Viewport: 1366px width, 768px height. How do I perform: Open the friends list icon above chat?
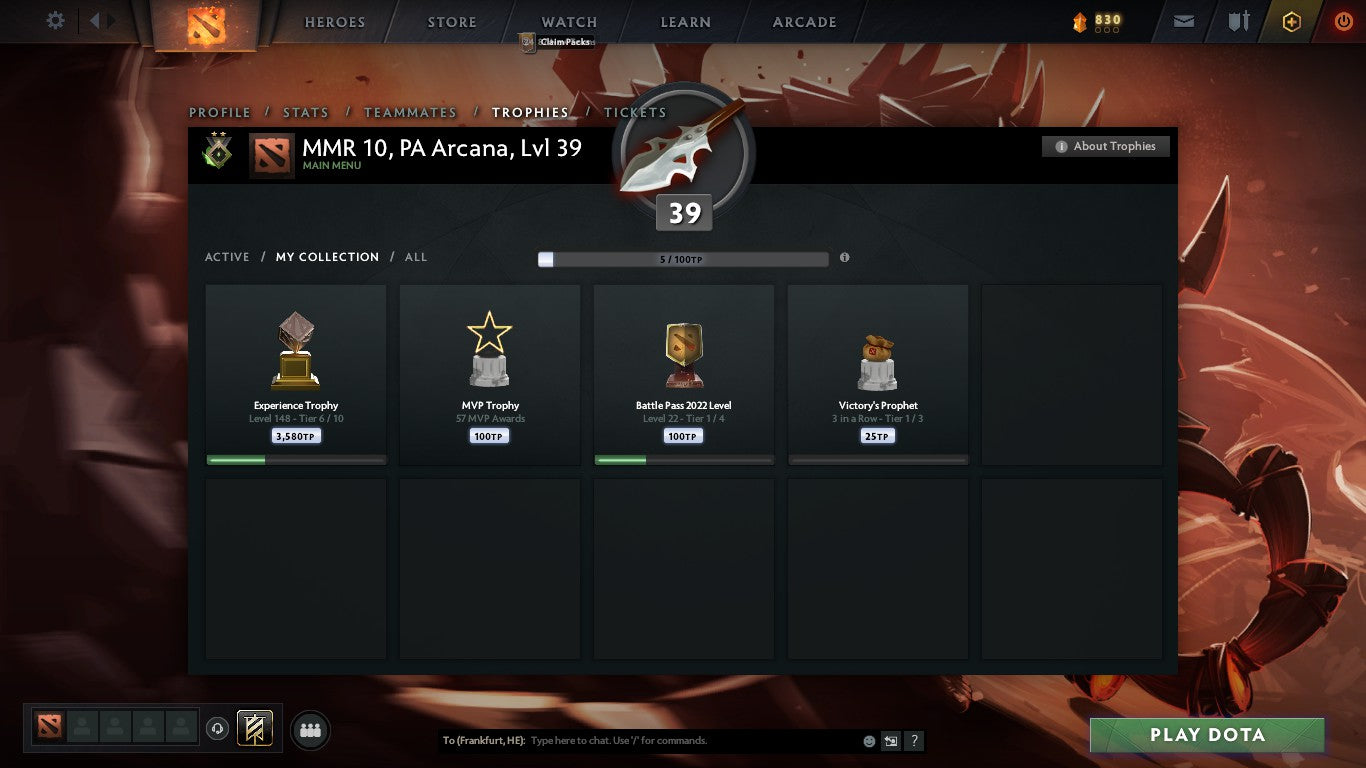310,730
